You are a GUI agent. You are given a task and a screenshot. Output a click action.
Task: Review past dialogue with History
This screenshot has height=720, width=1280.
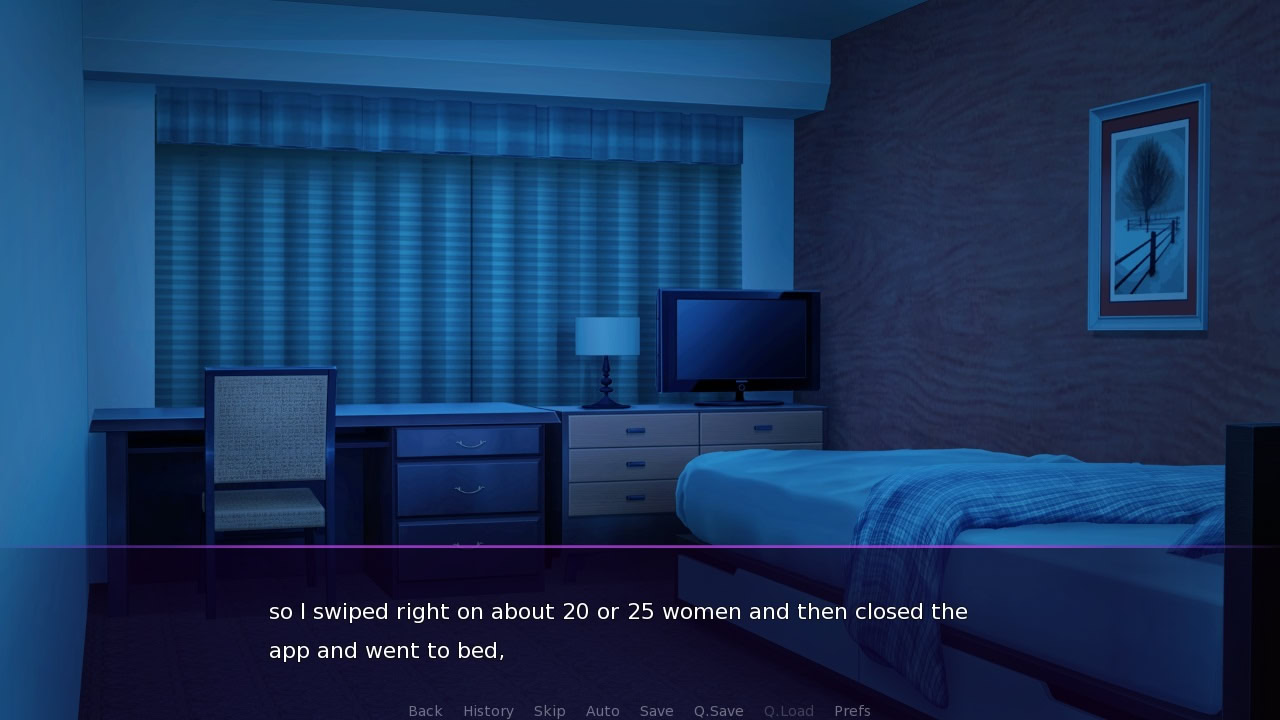pyautogui.click(x=488, y=711)
